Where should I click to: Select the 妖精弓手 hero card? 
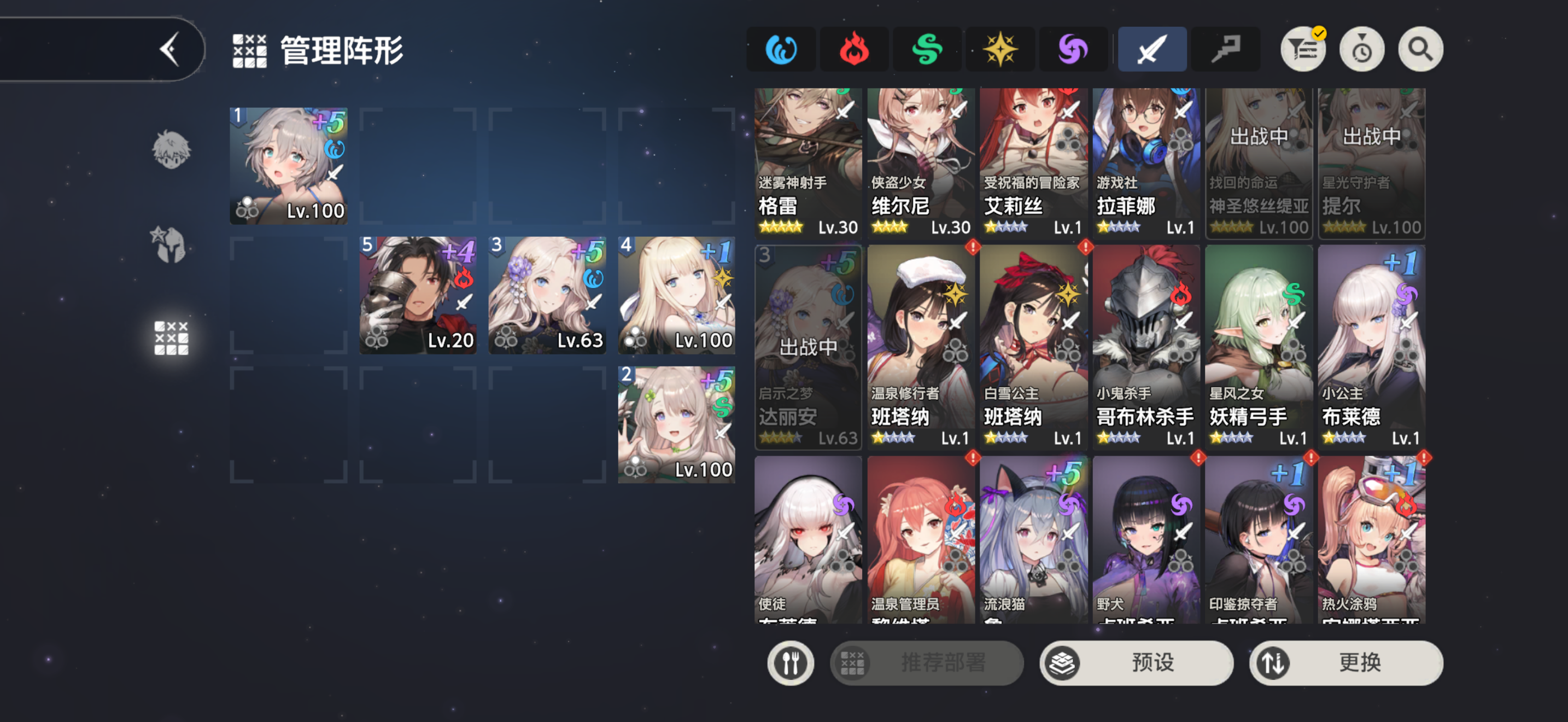click(x=1258, y=347)
